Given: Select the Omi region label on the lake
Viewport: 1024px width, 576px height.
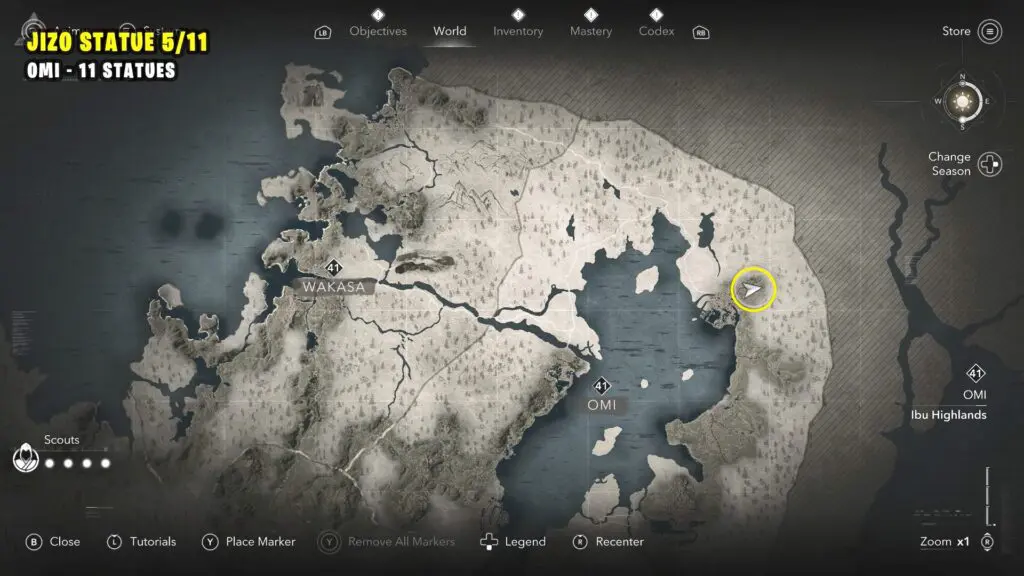Looking at the screenshot, I should coord(602,405).
